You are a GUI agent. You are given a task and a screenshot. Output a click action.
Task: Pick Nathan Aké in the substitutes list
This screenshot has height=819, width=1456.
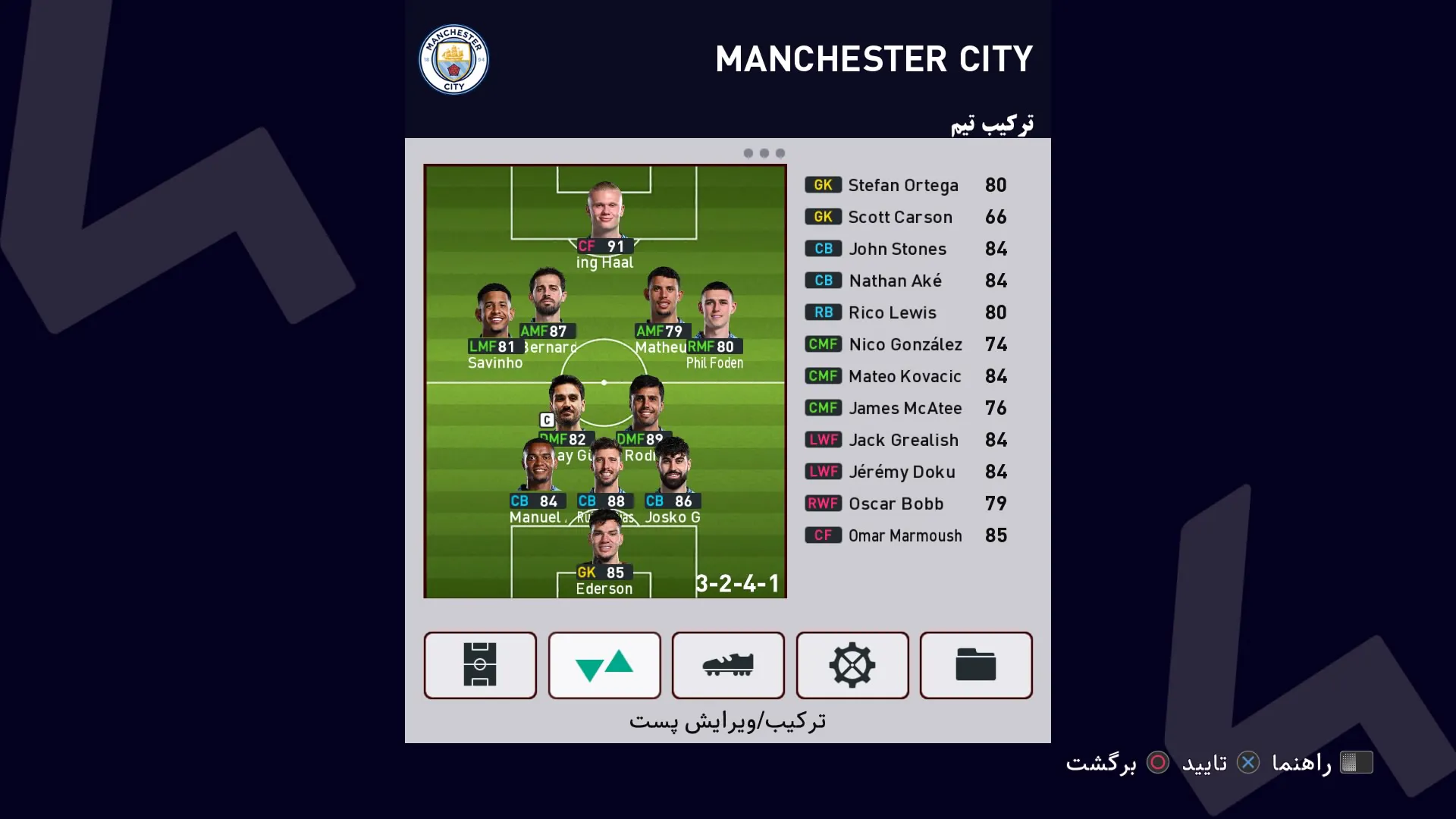point(905,281)
